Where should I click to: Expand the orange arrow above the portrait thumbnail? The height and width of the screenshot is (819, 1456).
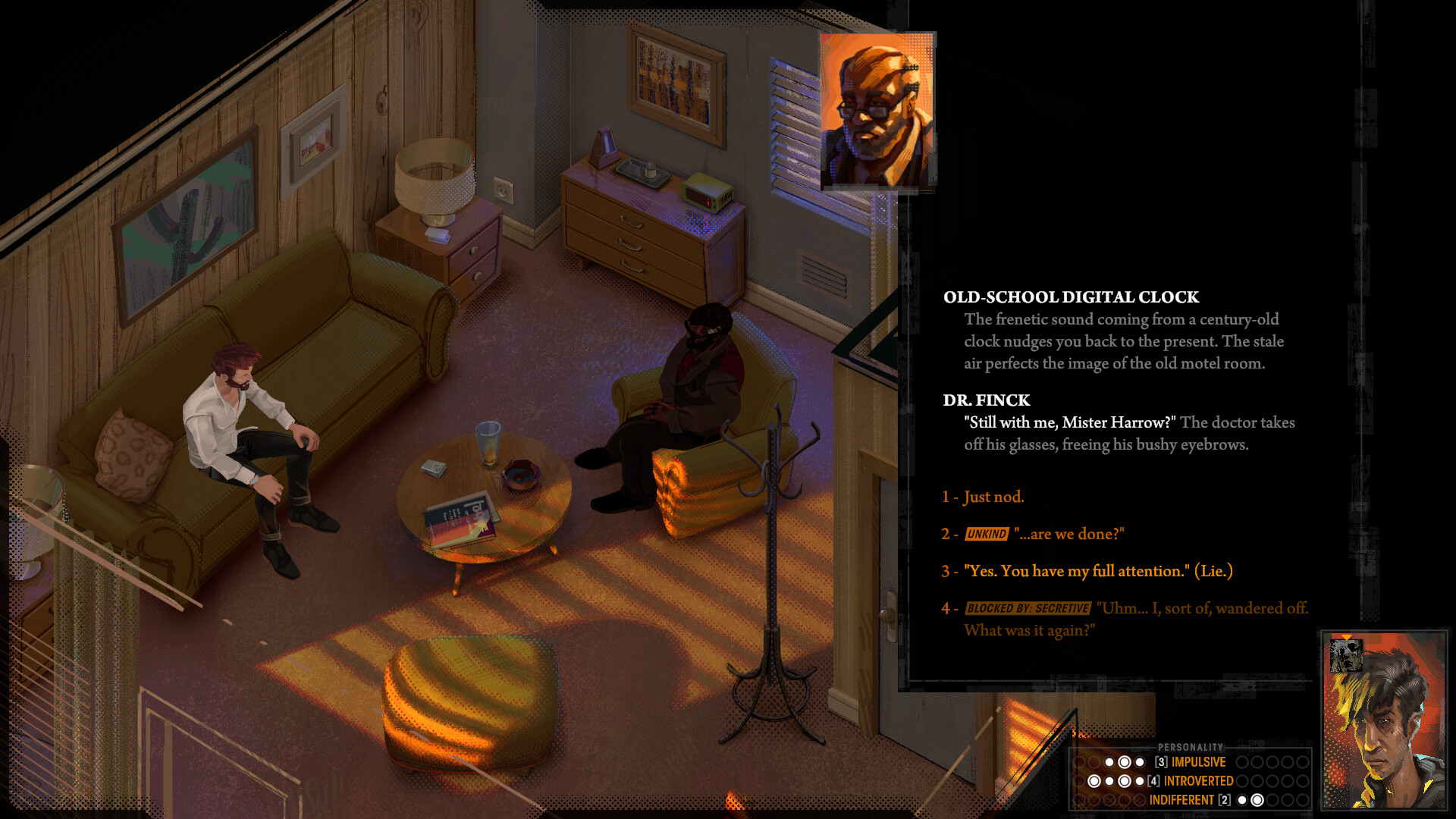click(x=1347, y=637)
